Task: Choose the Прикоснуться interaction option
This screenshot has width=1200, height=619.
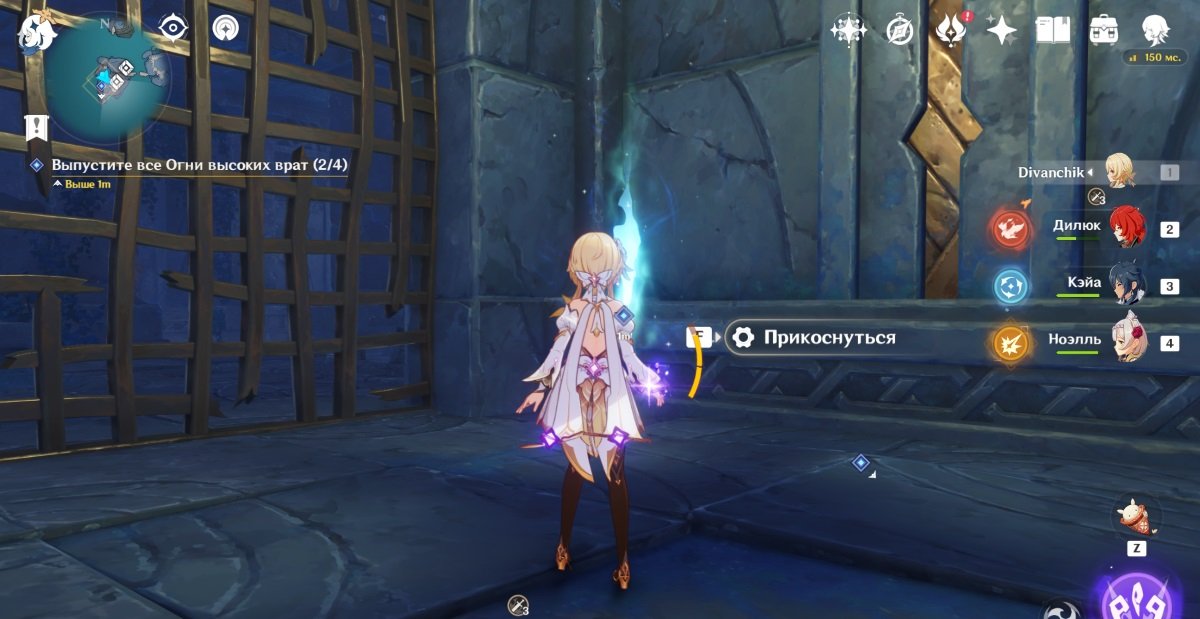Action: [828, 338]
